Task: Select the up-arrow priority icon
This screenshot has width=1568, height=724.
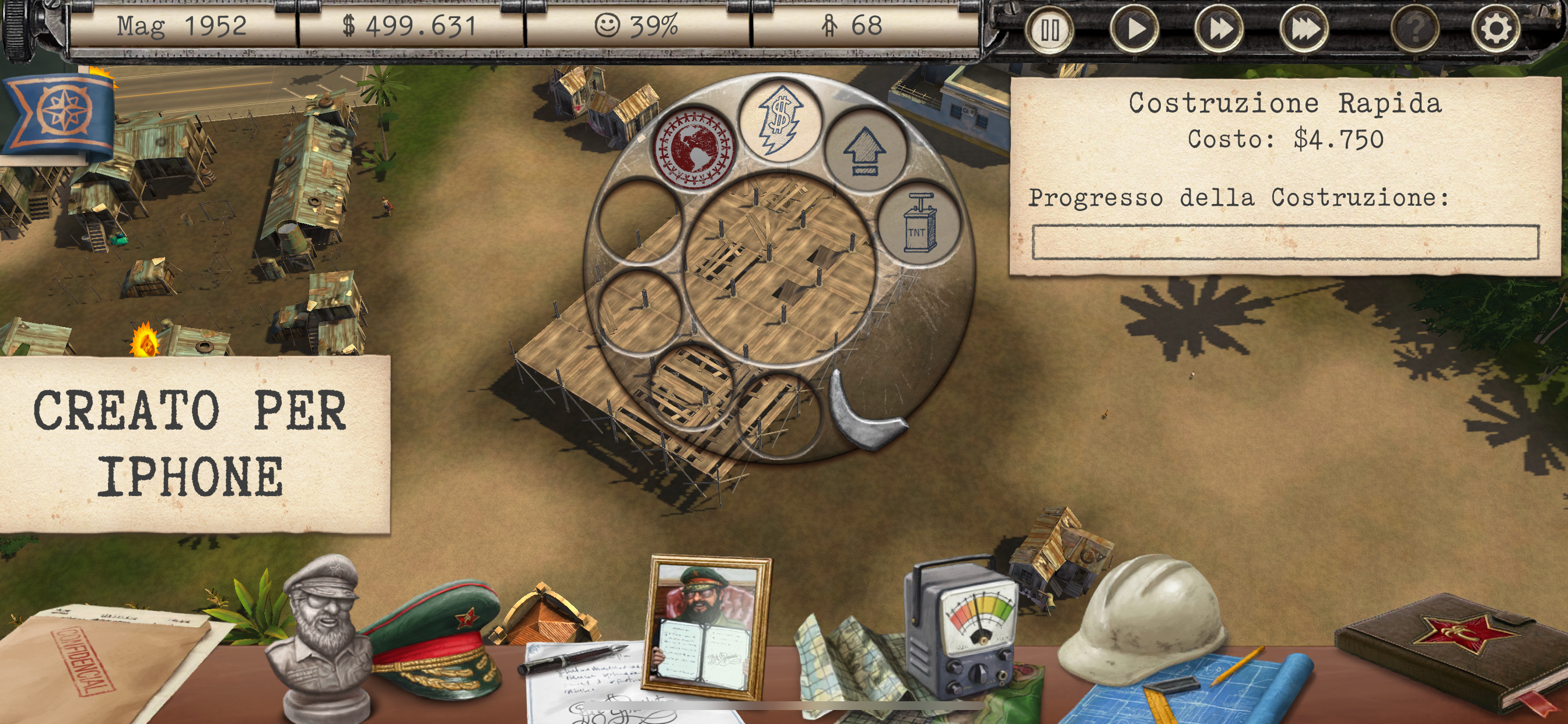Action: (x=865, y=152)
